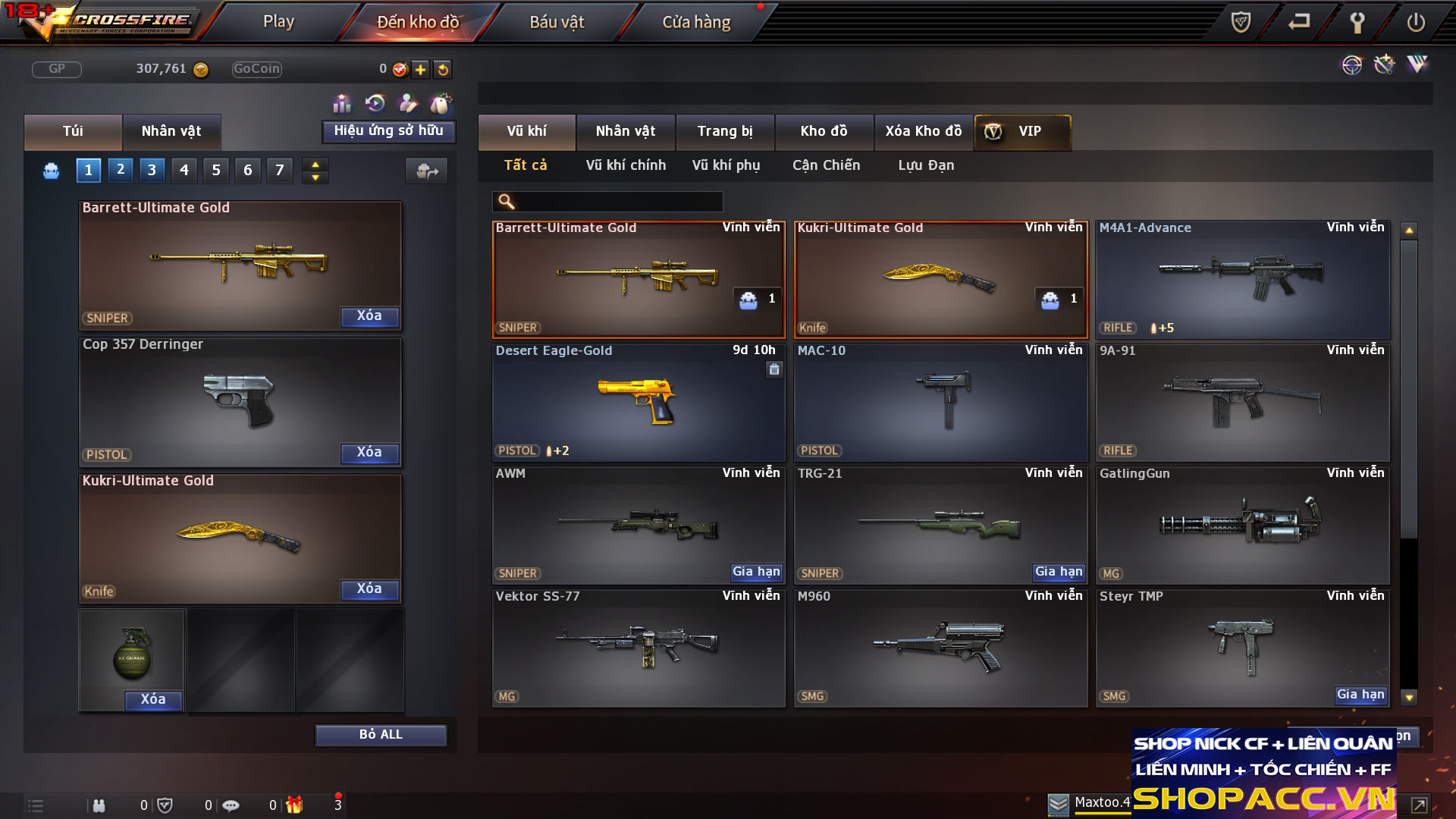The image size is (1456, 819).
Task: Remove Cop 357 Derringer with Xóa
Action: point(369,453)
